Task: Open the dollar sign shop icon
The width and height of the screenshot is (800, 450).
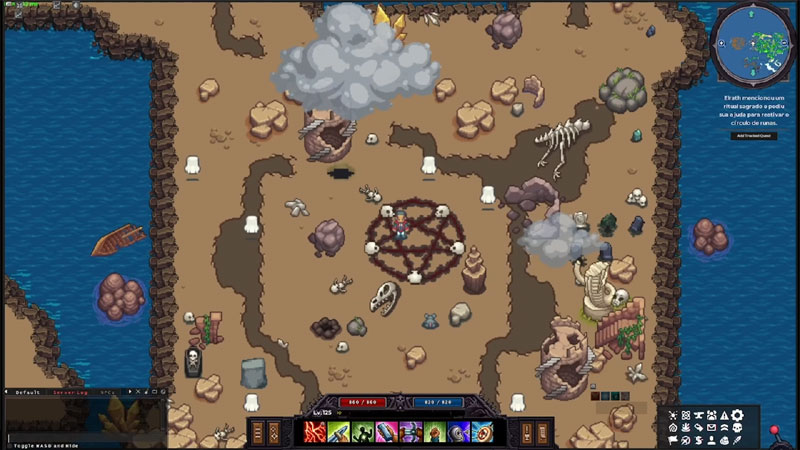Action: point(699,441)
